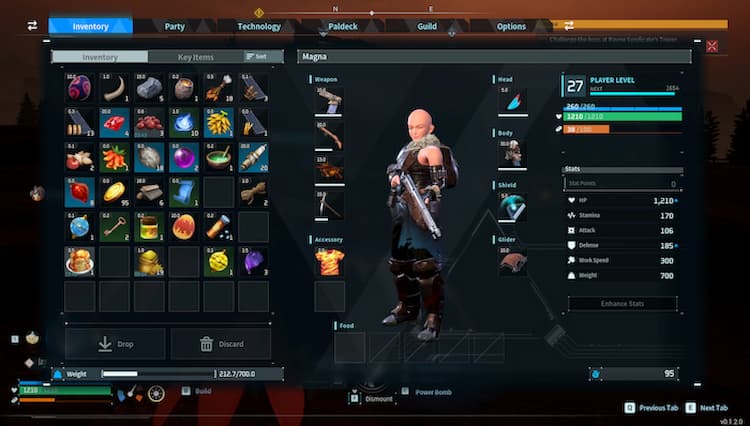Select the orange shirt accessory slot
This screenshot has width=750, height=426.
[329, 262]
